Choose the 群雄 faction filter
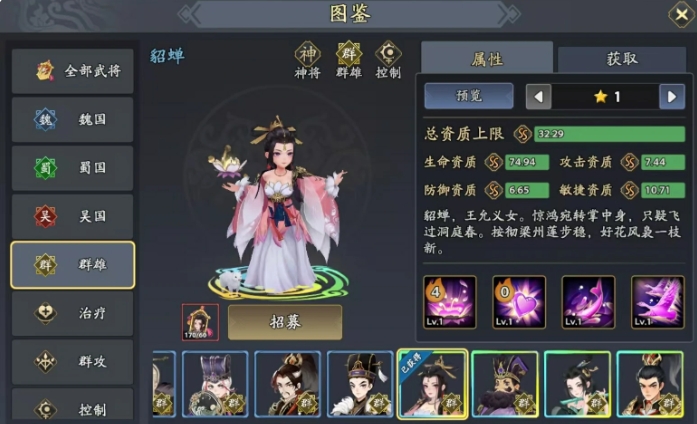This screenshot has height=424, width=697. click(x=72, y=265)
